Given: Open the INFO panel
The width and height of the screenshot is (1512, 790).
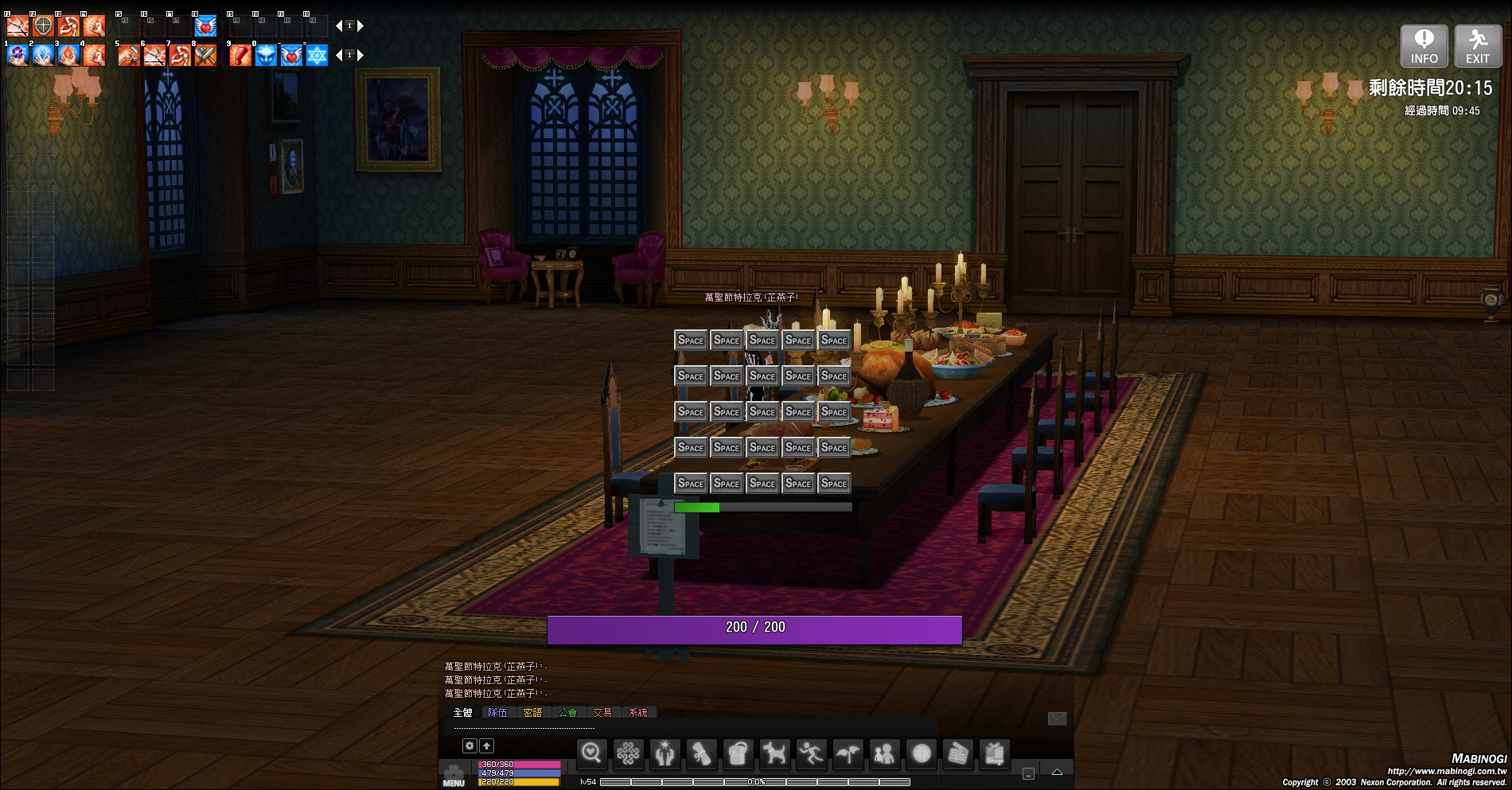Looking at the screenshot, I should pyautogui.click(x=1424, y=46).
